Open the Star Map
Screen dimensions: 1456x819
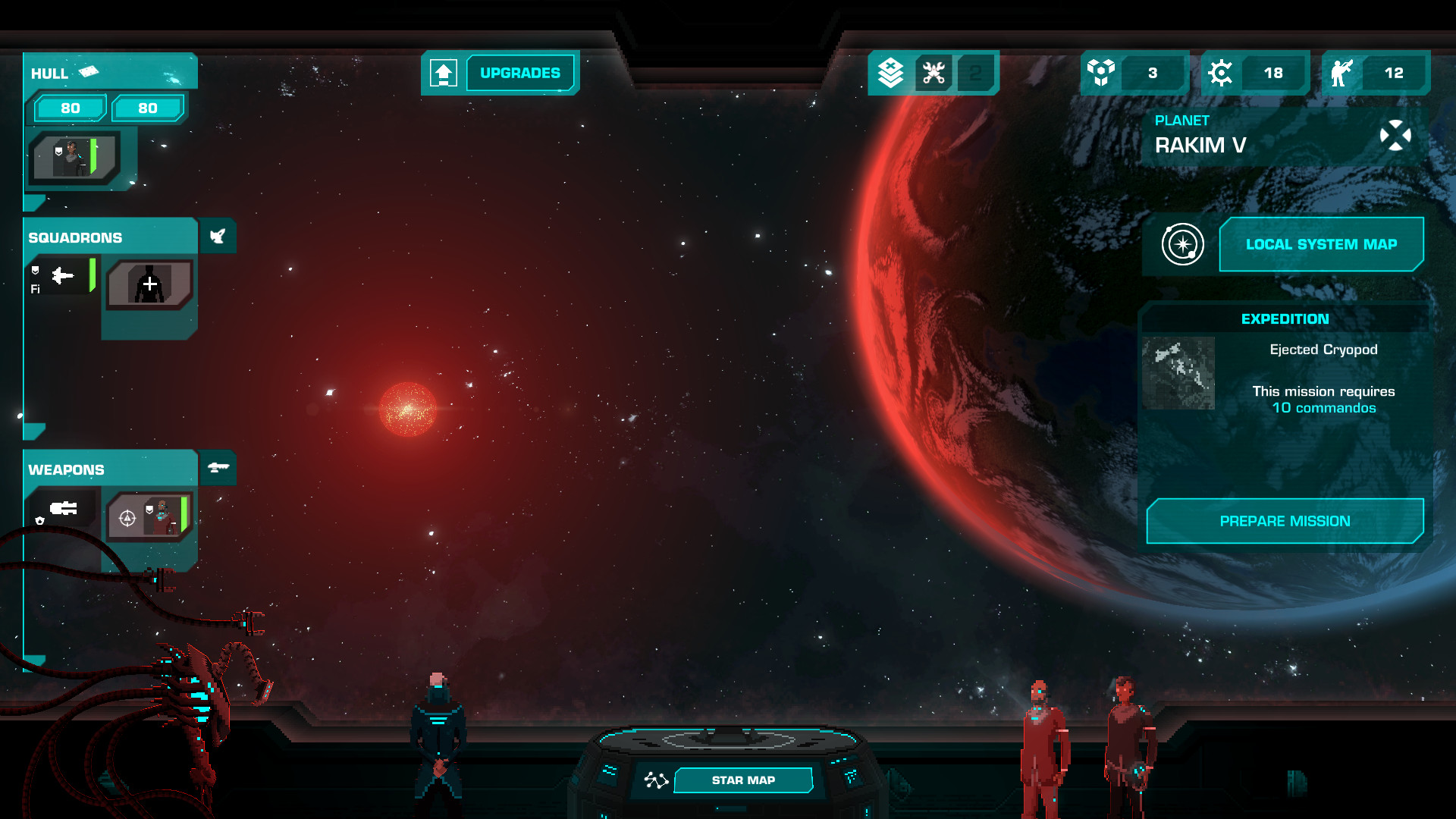tap(742, 780)
